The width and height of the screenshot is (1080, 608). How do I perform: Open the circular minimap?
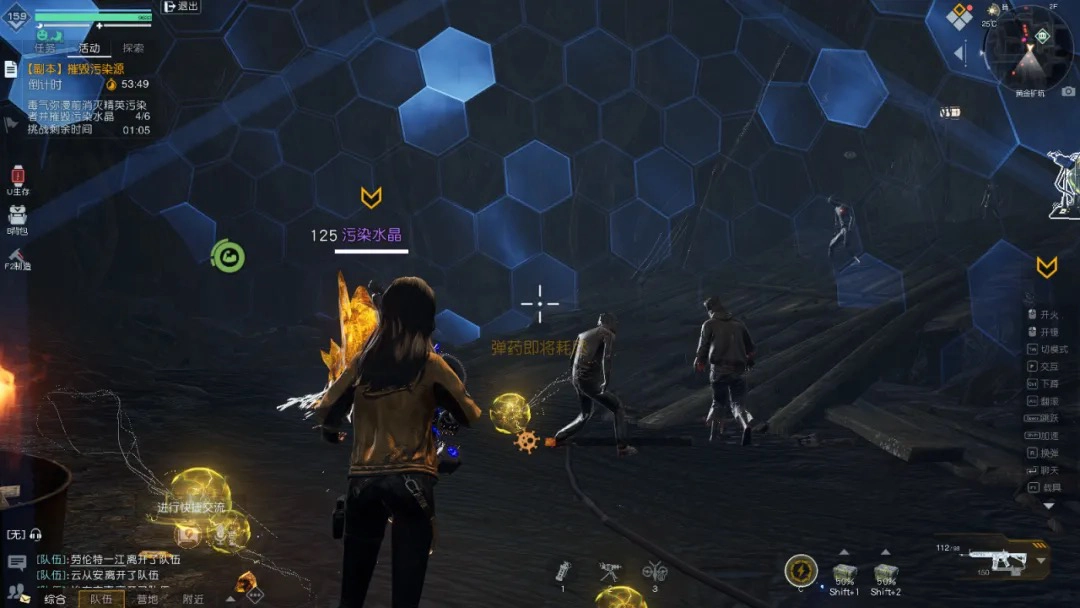click(1028, 47)
